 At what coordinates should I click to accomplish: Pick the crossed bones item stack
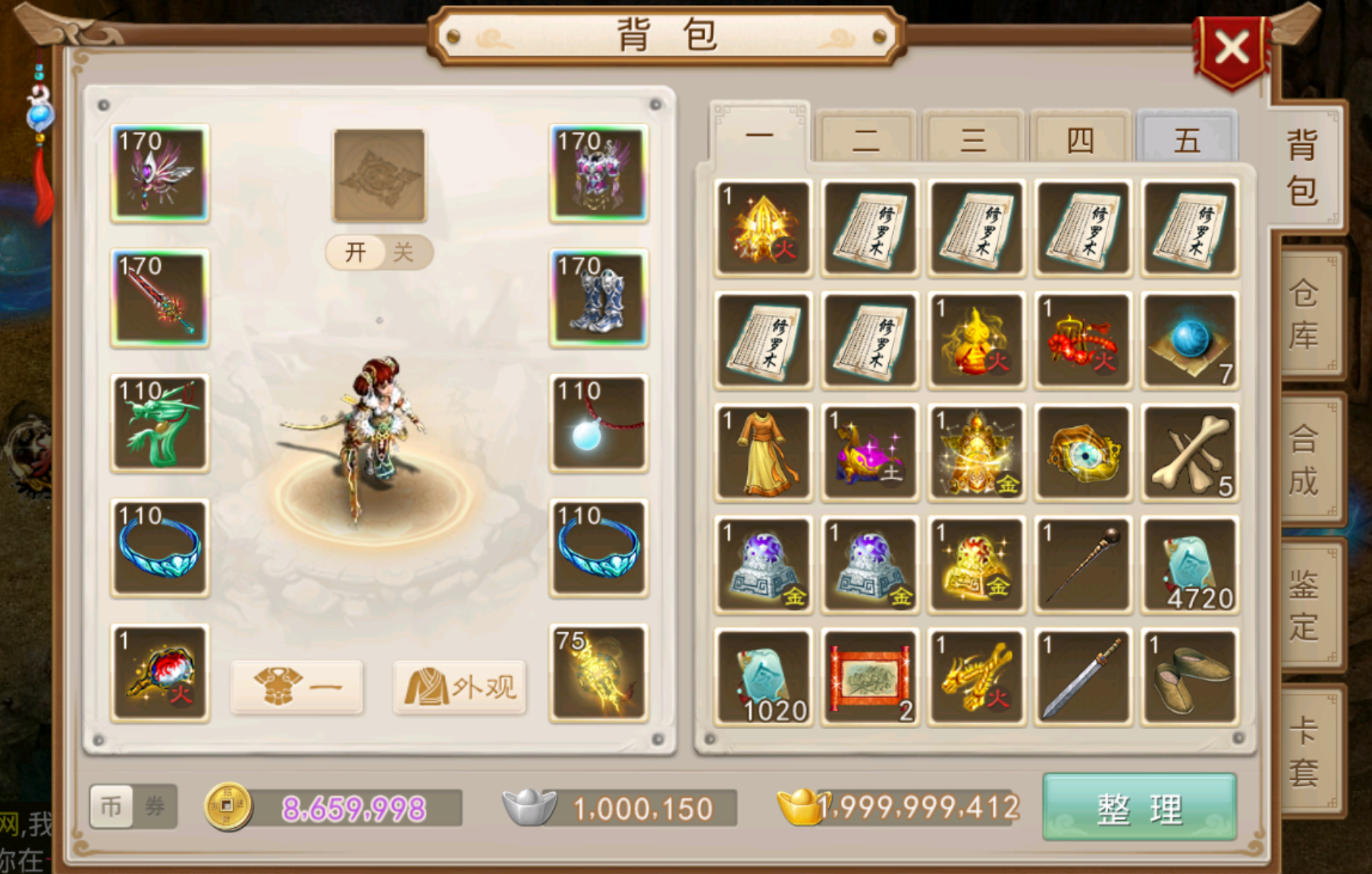tap(1189, 453)
